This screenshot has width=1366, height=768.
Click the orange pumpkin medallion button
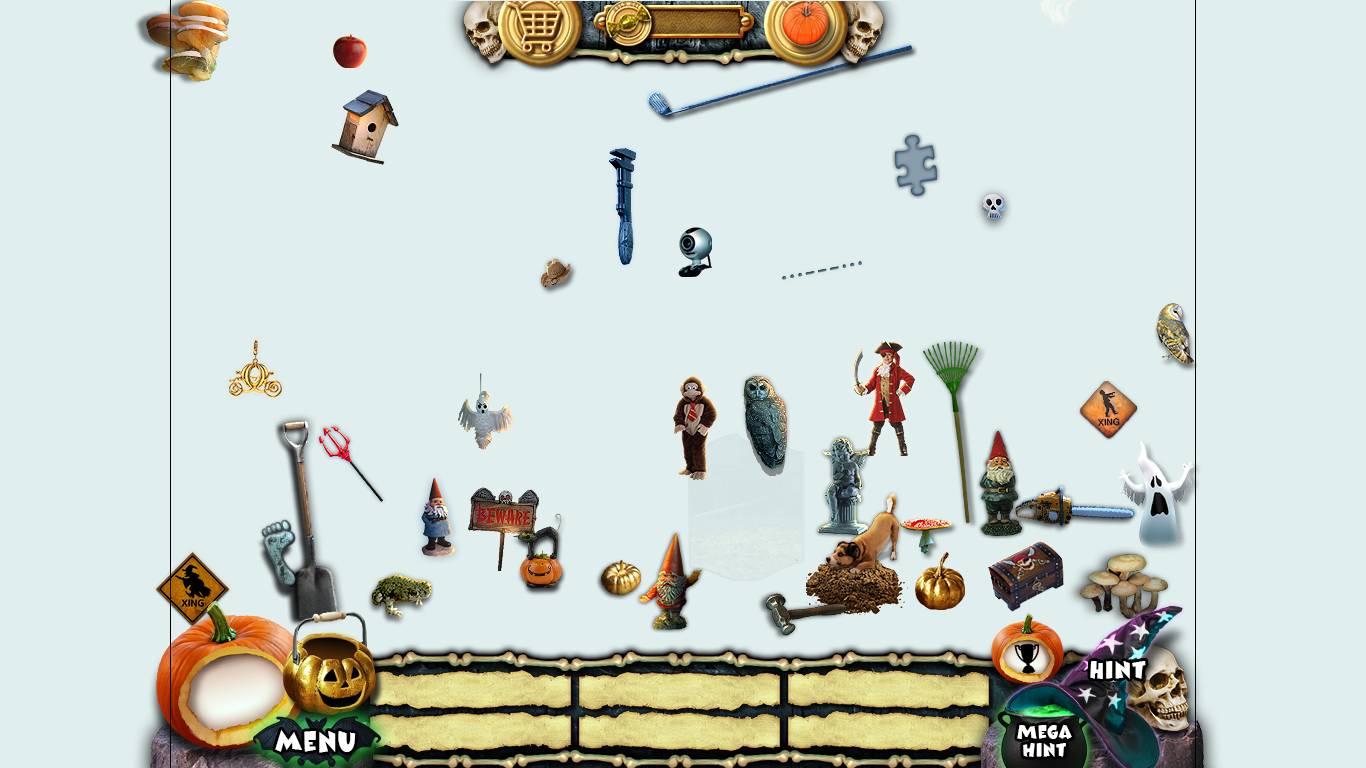click(806, 25)
